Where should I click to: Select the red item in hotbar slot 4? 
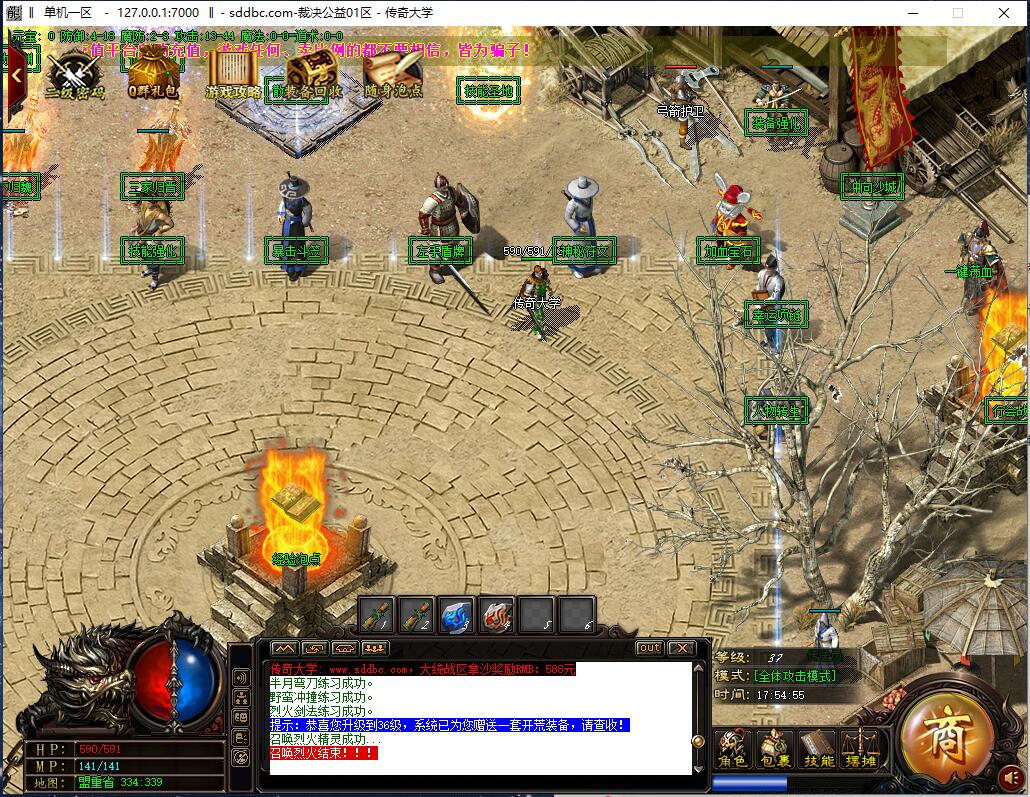pos(496,615)
